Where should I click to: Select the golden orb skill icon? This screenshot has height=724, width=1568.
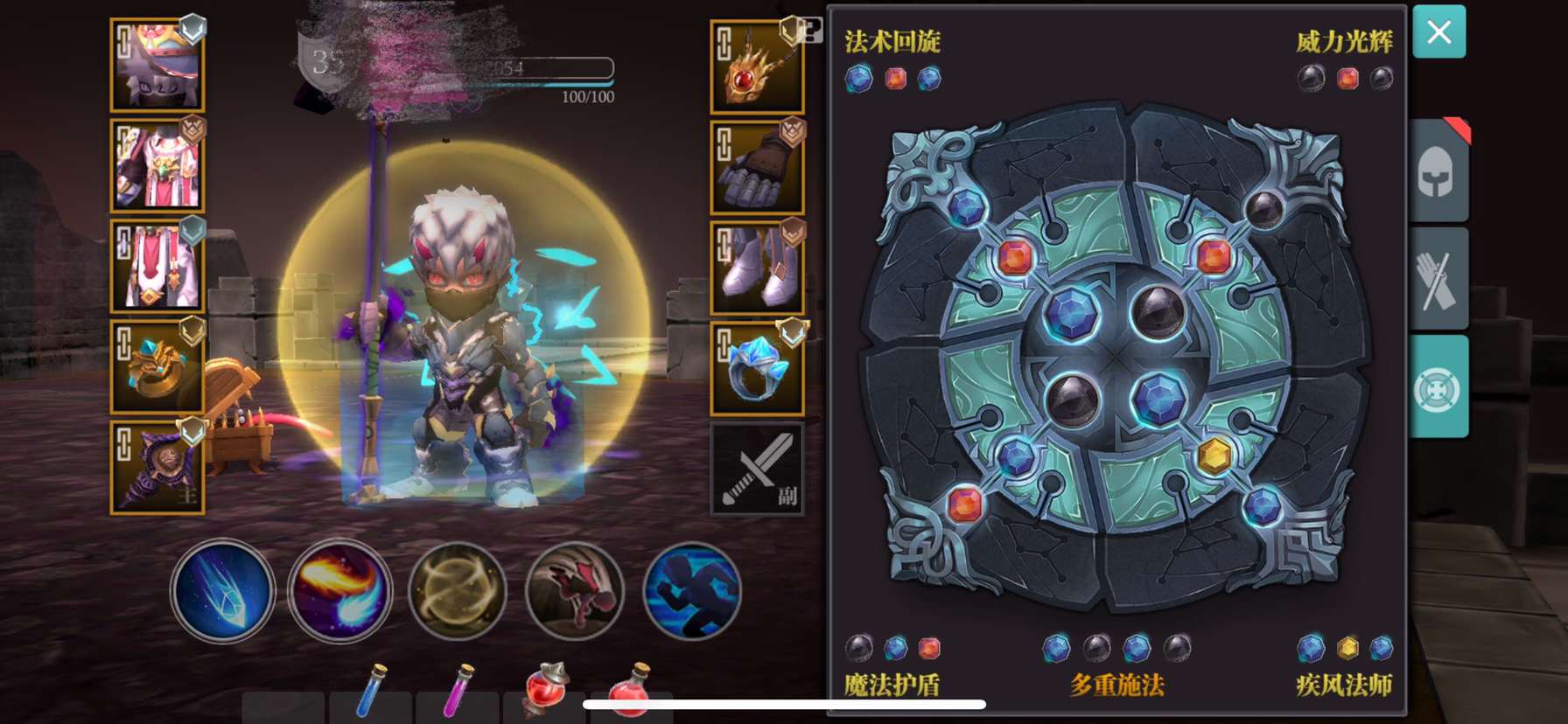tap(458, 592)
